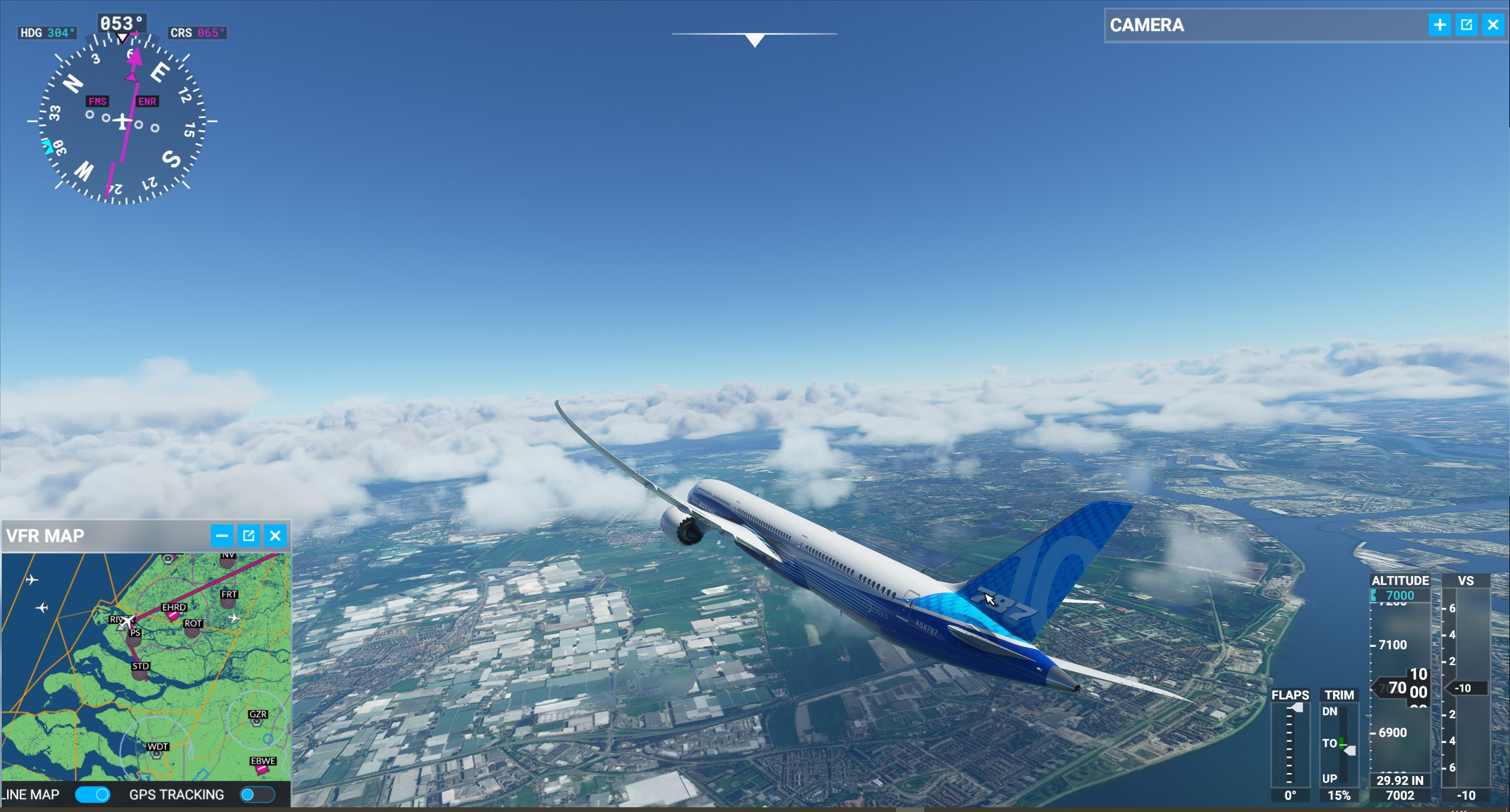This screenshot has width=1510, height=812.
Task: Select the EBWE airport marker
Action: pyautogui.click(x=262, y=768)
